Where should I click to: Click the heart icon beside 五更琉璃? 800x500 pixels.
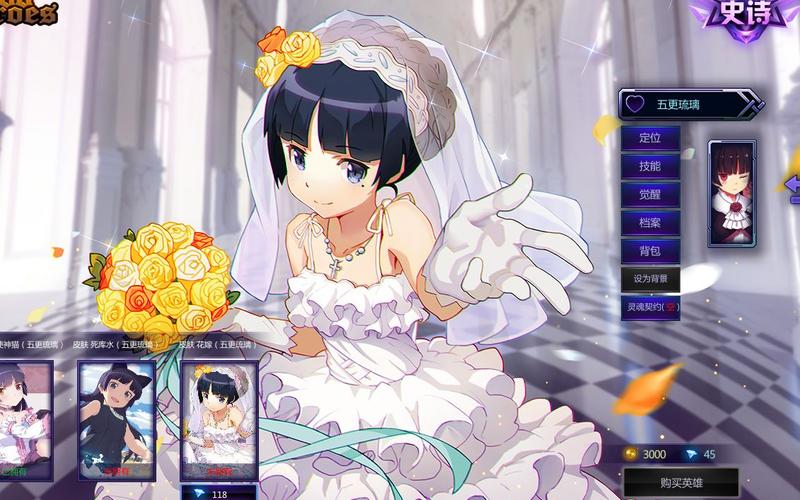(634, 103)
